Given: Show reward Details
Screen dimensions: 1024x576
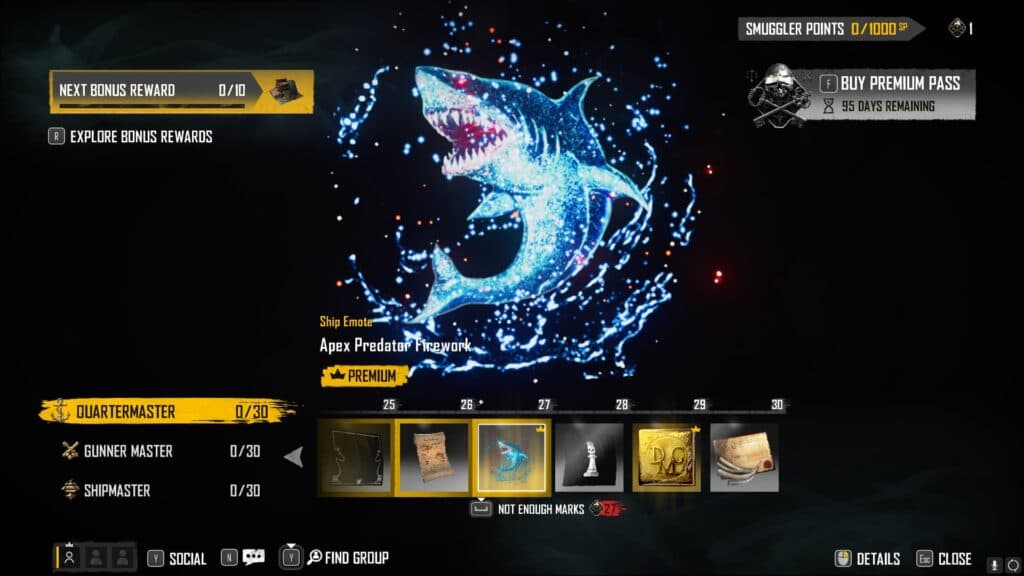Looking at the screenshot, I should pos(867,559).
